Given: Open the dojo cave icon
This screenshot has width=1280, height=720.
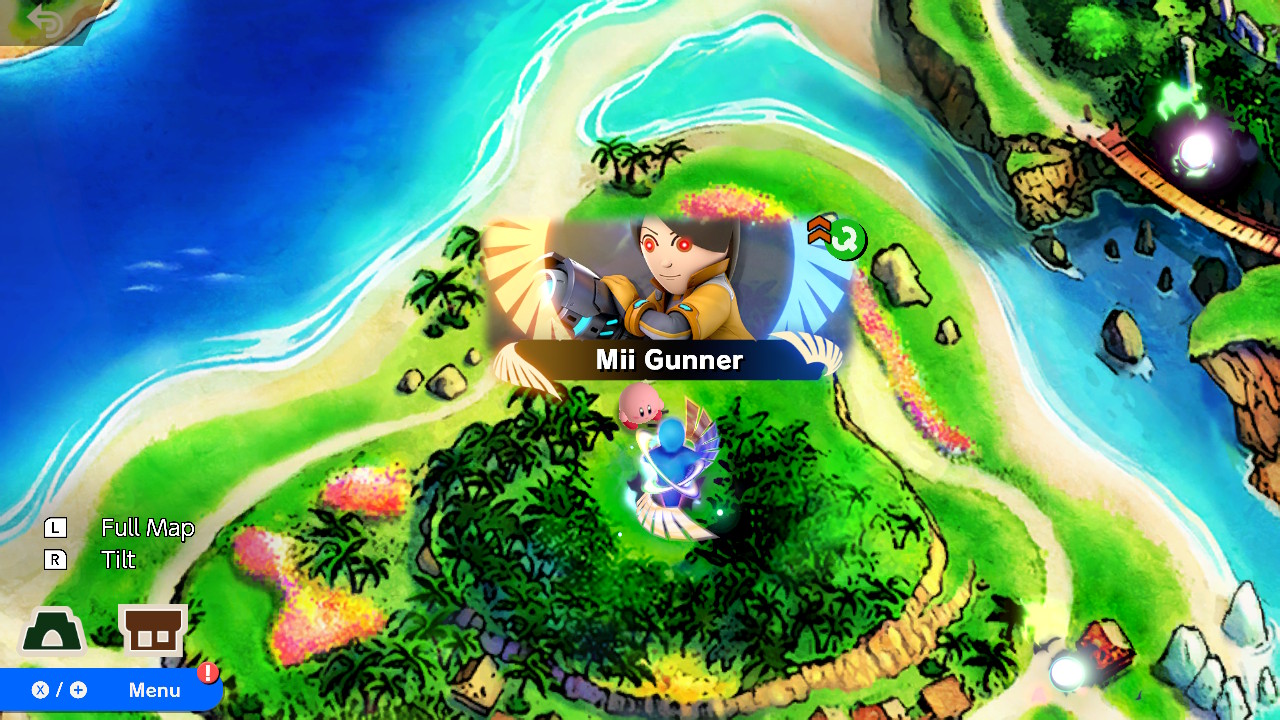Looking at the screenshot, I should click(x=52, y=632).
